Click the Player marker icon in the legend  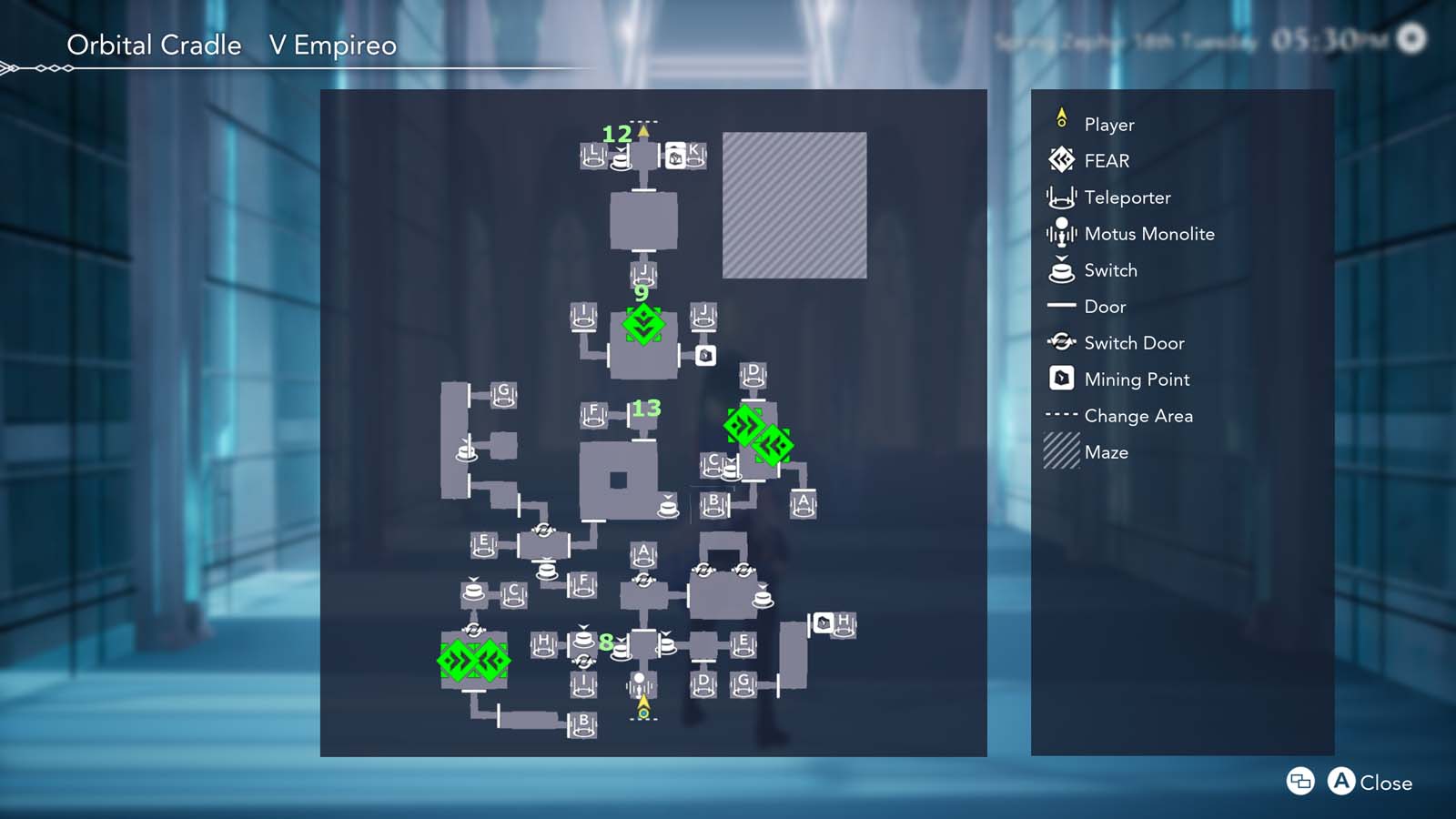coord(1061,118)
